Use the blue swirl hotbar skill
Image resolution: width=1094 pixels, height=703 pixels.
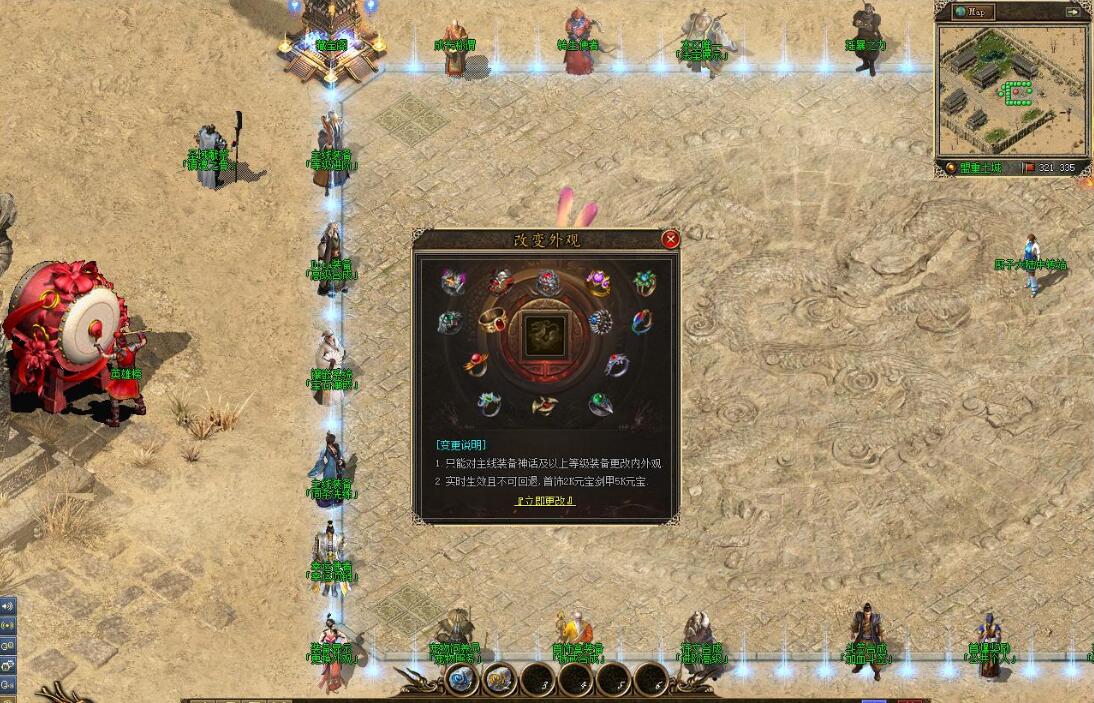[461, 681]
